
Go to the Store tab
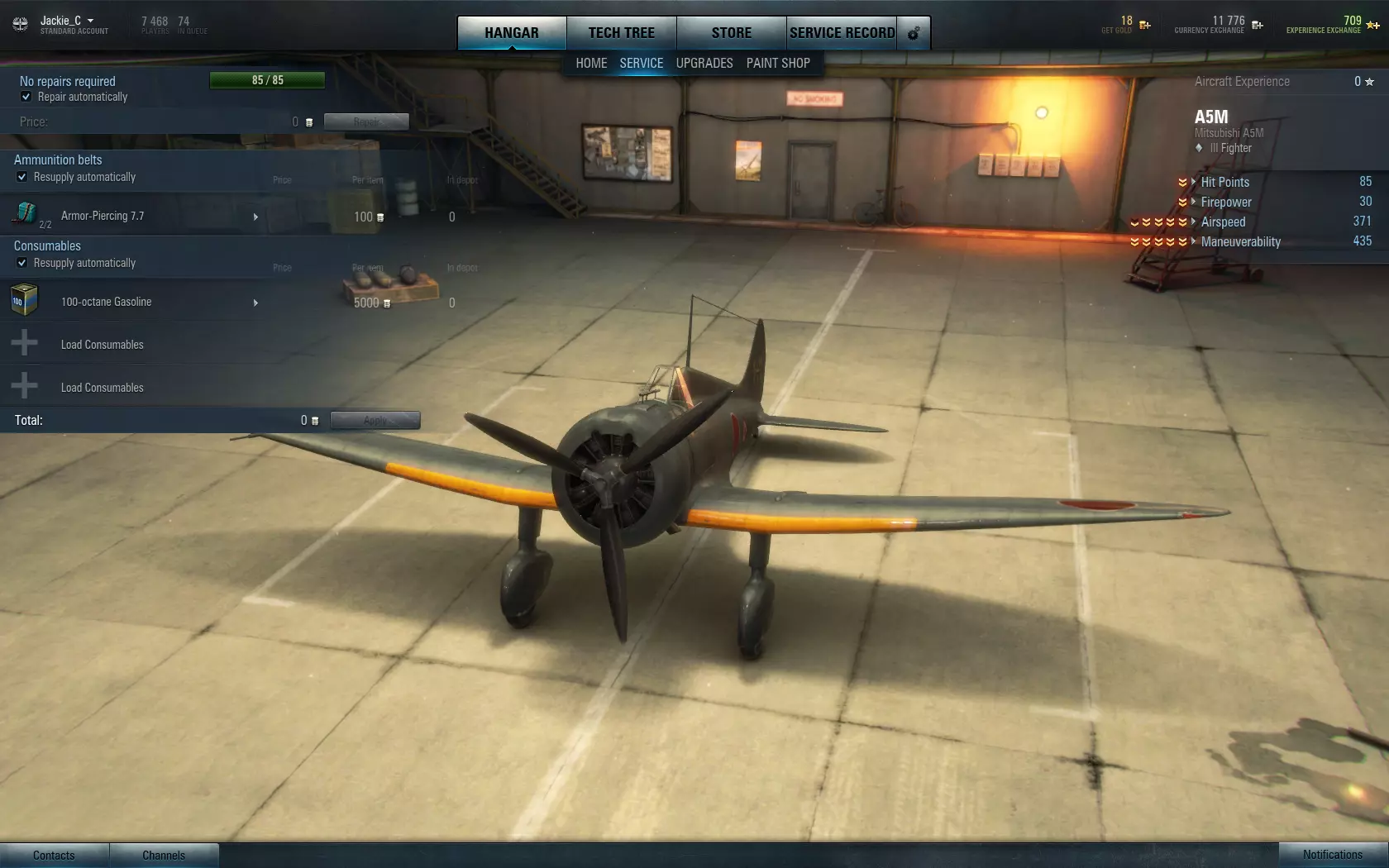tap(731, 33)
